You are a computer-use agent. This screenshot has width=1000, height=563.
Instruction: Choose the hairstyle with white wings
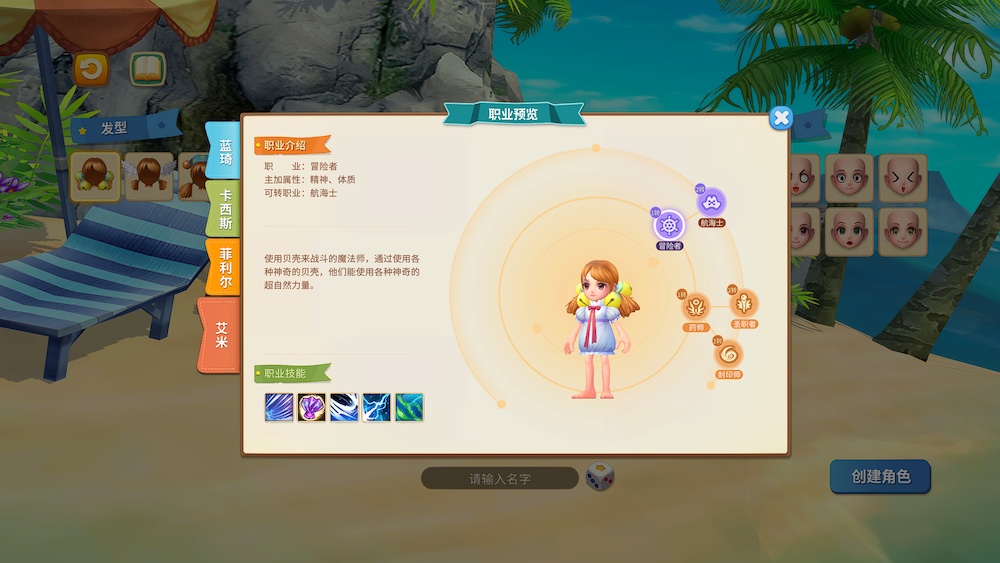pos(148,175)
